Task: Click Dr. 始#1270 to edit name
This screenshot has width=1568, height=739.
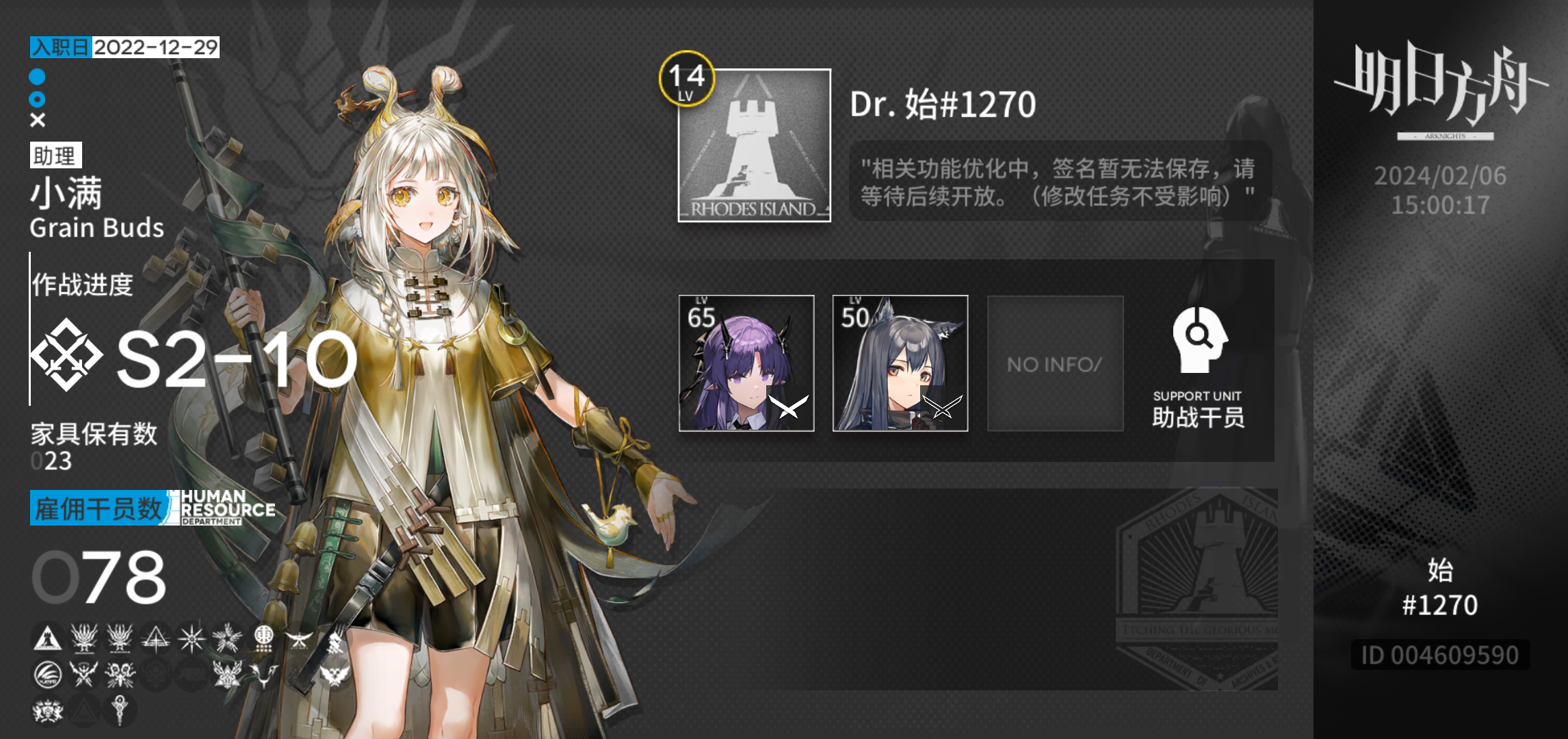Action: point(941,104)
